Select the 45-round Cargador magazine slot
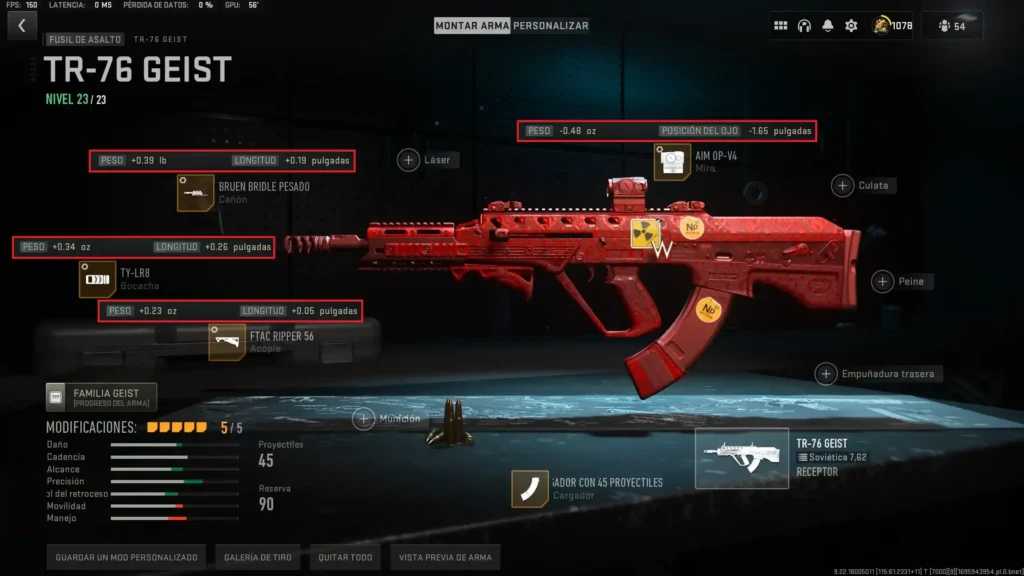Image resolution: width=1024 pixels, height=576 pixels. point(530,489)
